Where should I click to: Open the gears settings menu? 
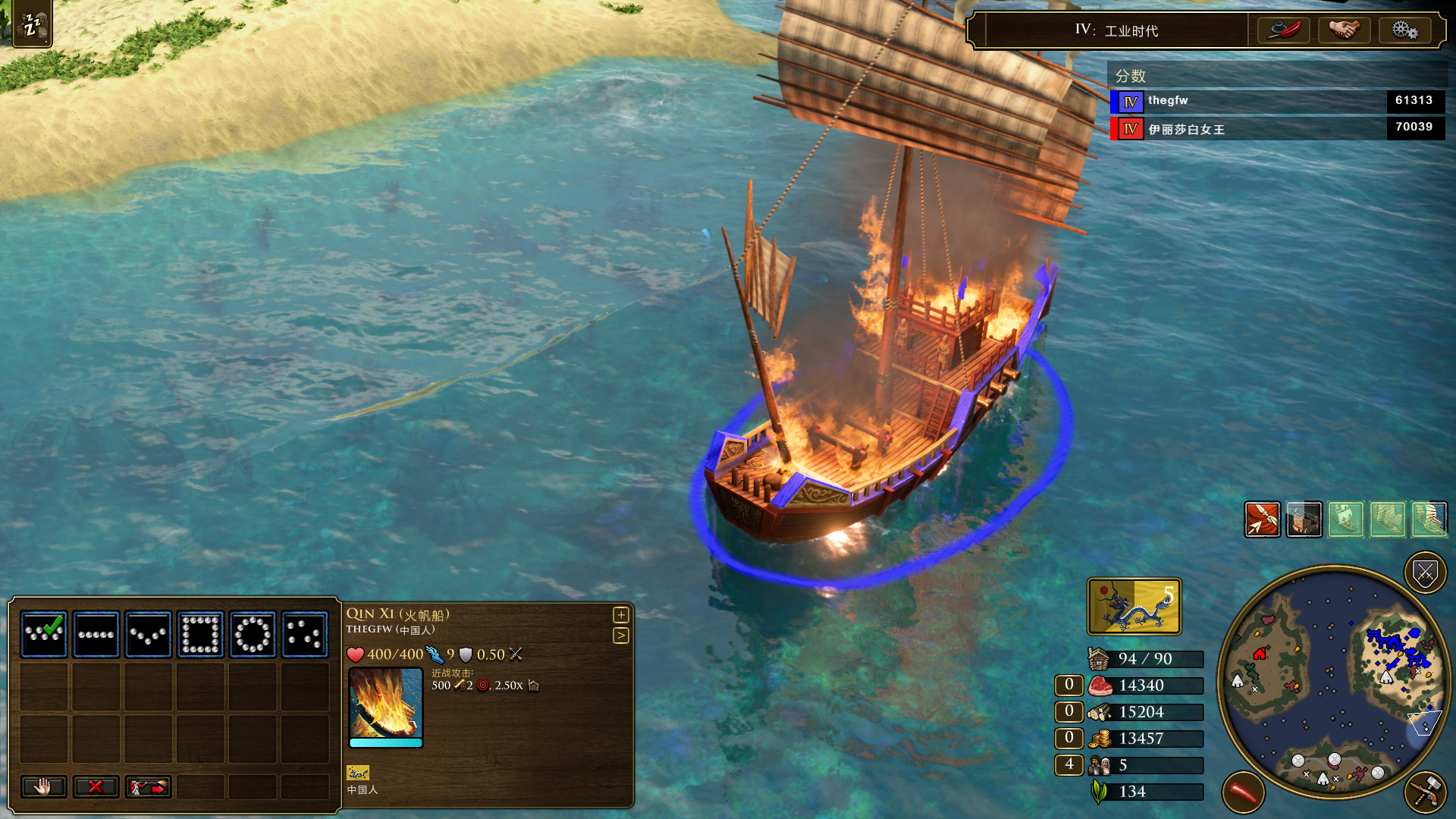[1404, 30]
